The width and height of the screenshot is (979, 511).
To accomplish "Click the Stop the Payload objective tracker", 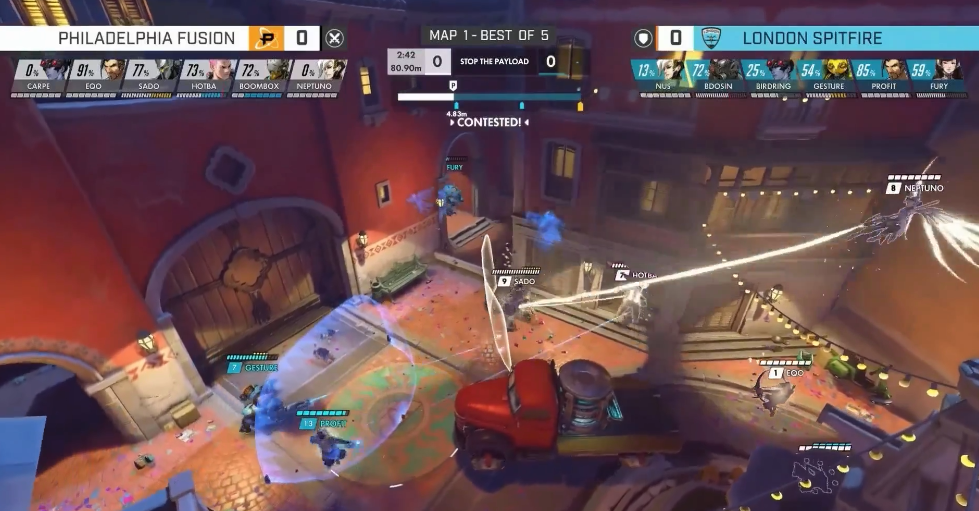I will click(489, 62).
